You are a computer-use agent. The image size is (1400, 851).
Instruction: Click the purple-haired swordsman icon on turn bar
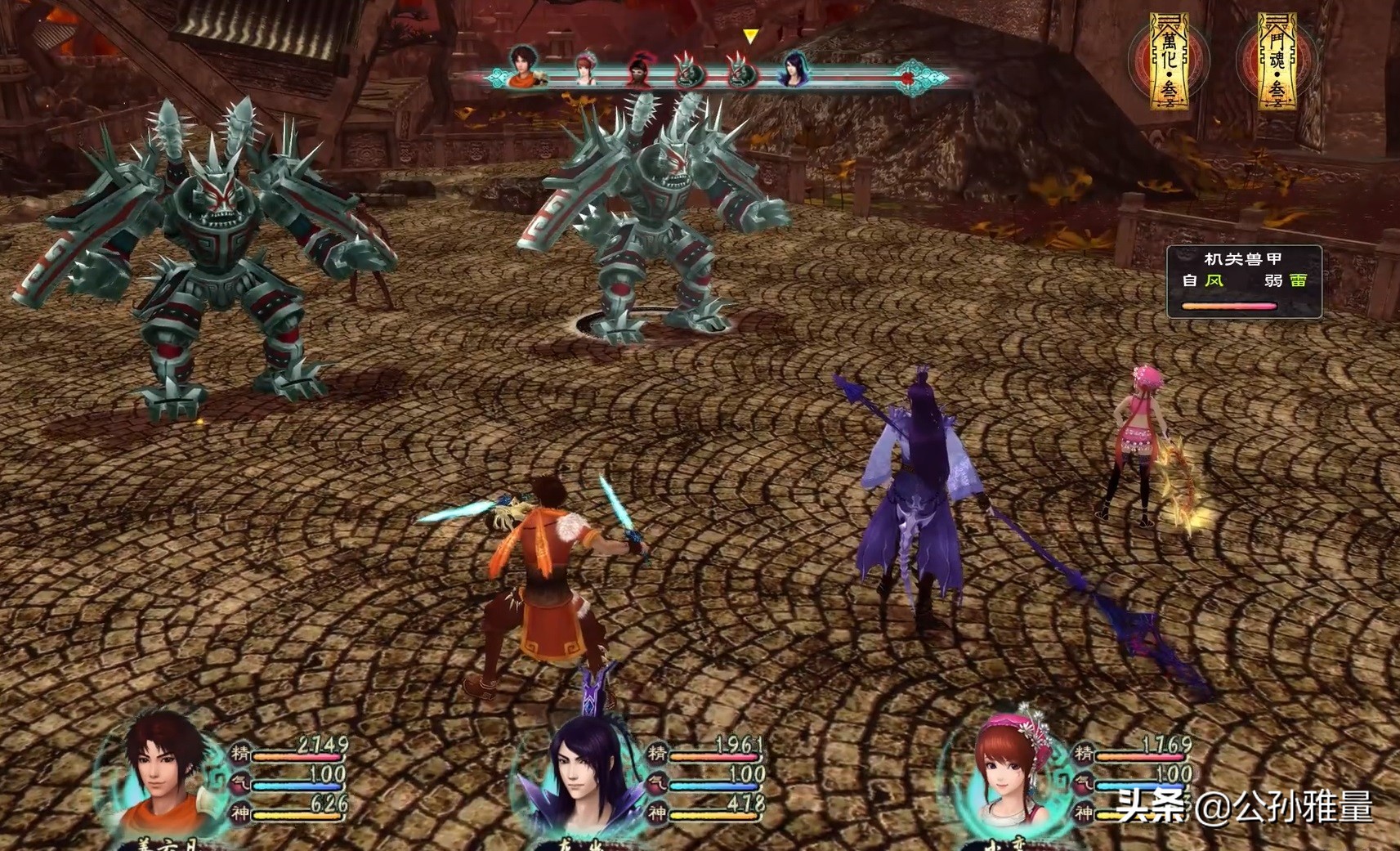click(x=793, y=69)
